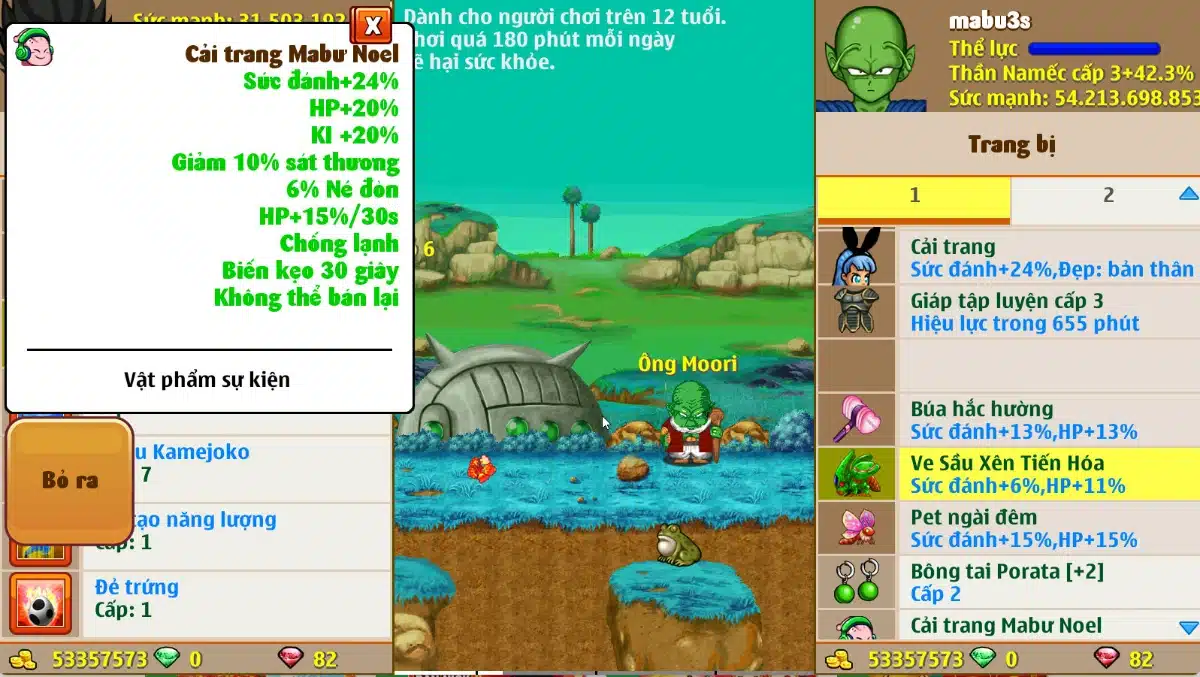Switch to equipment tab 1
The height and width of the screenshot is (677, 1200).
point(913,197)
